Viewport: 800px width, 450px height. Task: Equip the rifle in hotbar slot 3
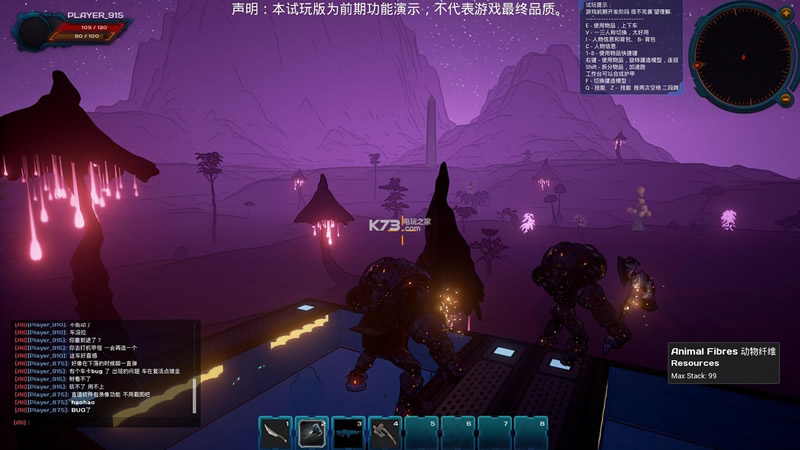click(348, 431)
